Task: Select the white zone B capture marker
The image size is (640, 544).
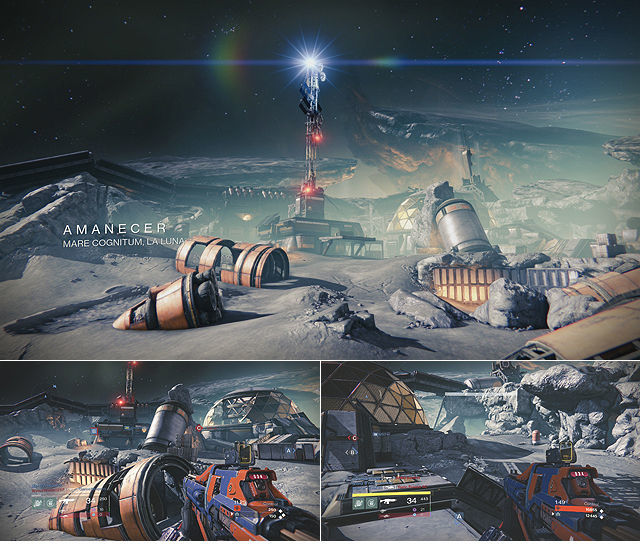Action: pos(352,452)
